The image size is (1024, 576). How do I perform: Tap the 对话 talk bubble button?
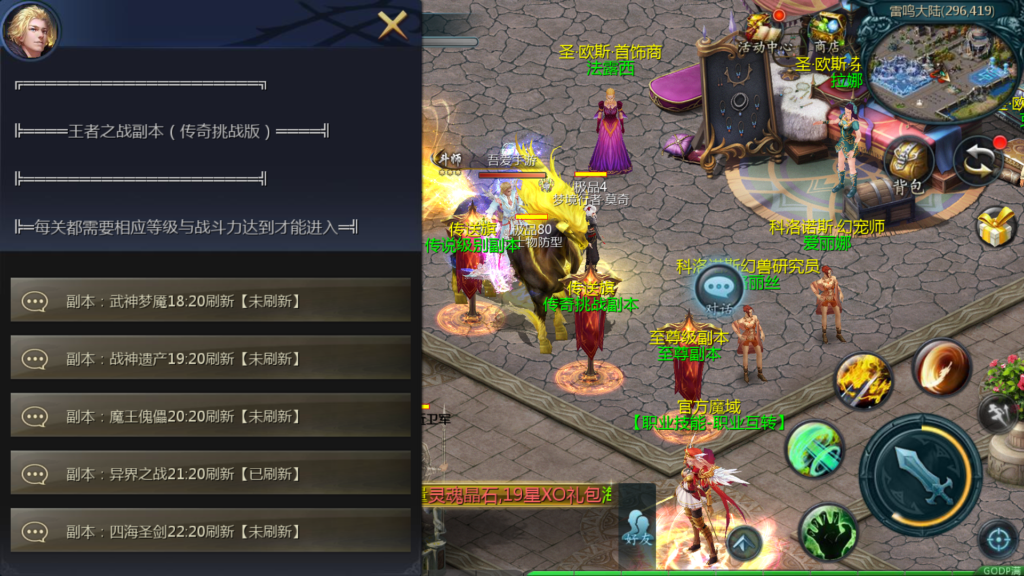(x=720, y=291)
